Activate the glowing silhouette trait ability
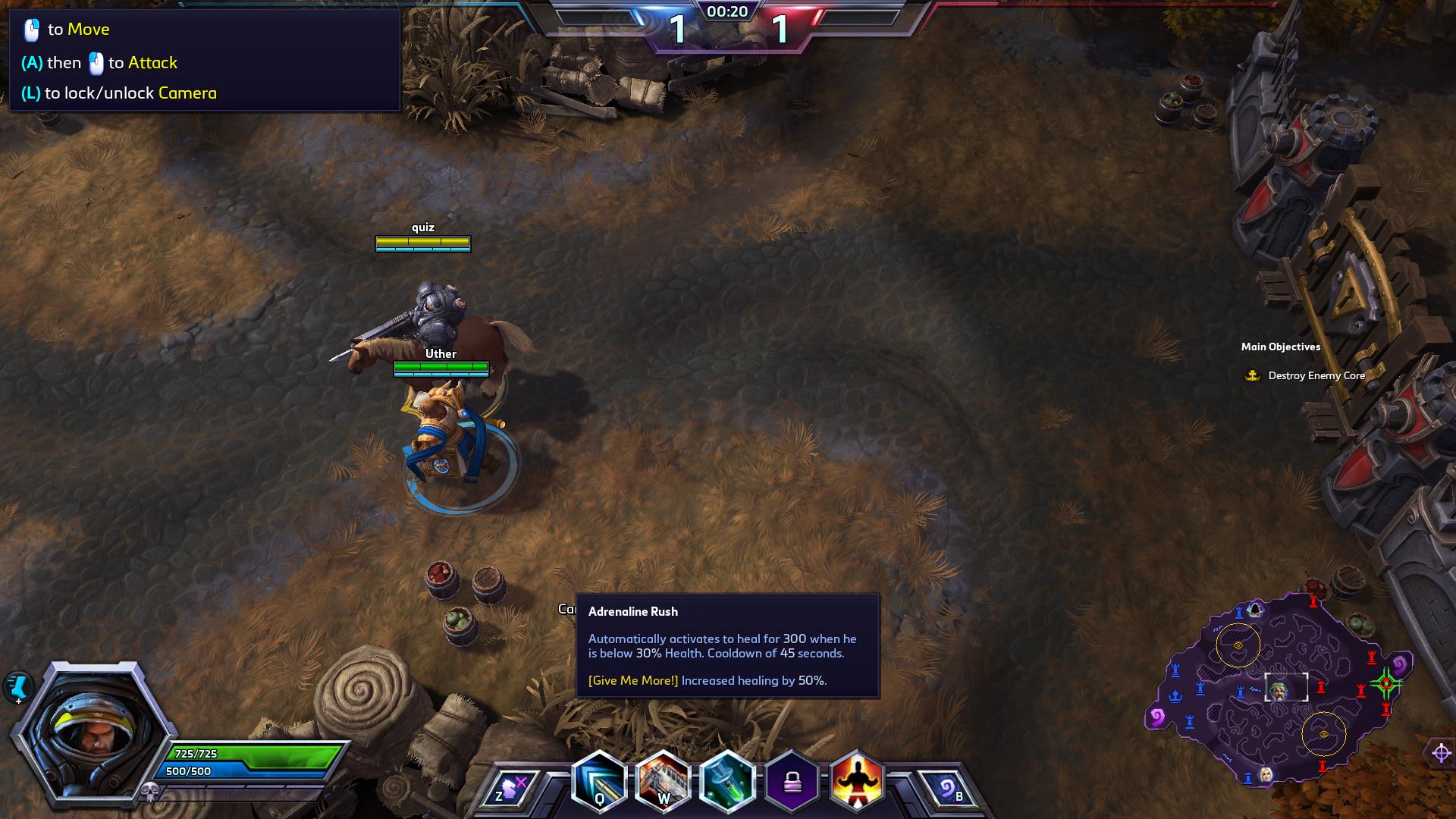1456x819 pixels. [x=857, y=783]
